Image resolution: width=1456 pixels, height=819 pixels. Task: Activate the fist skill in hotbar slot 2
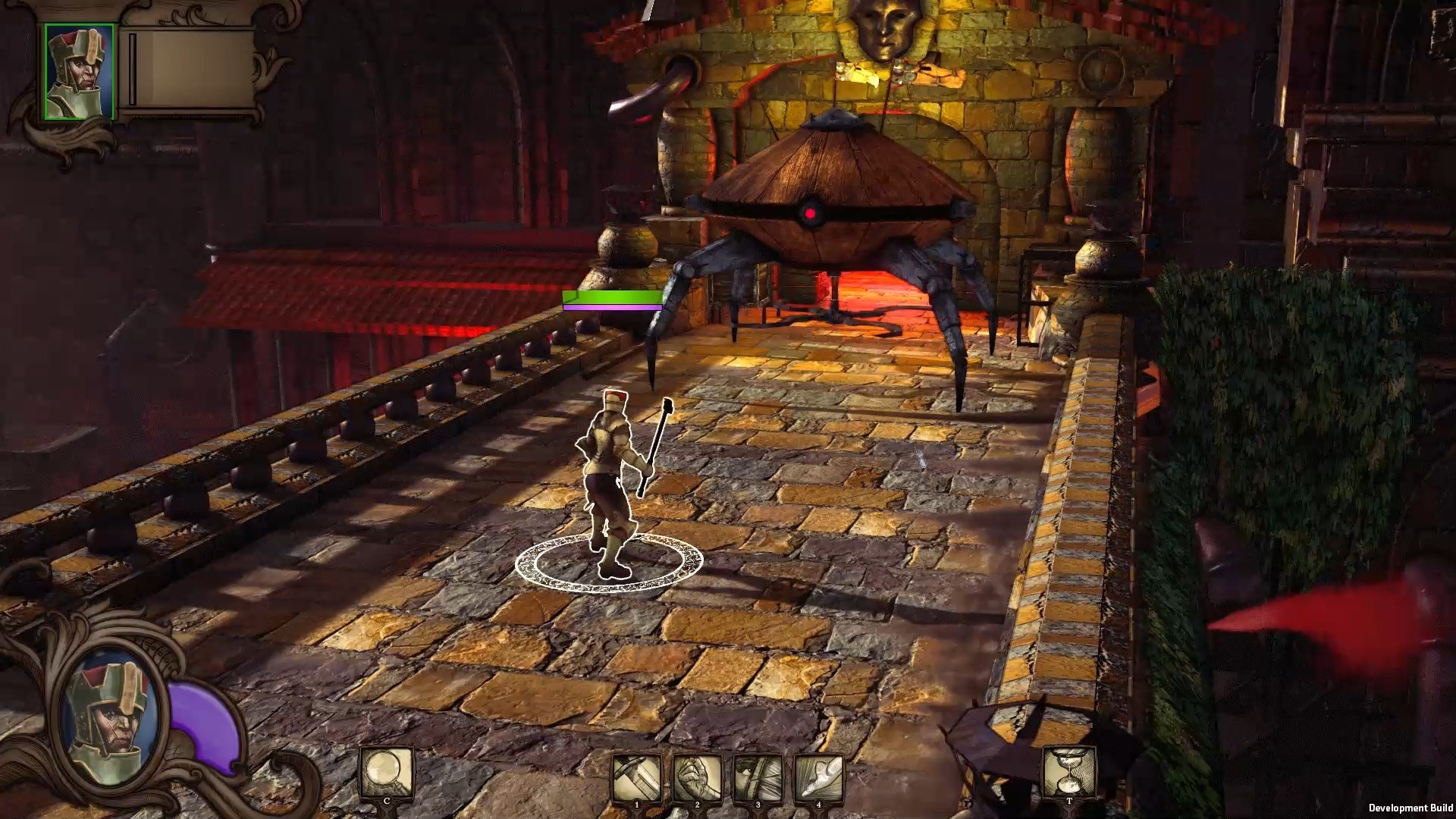[x=696, y=773]
